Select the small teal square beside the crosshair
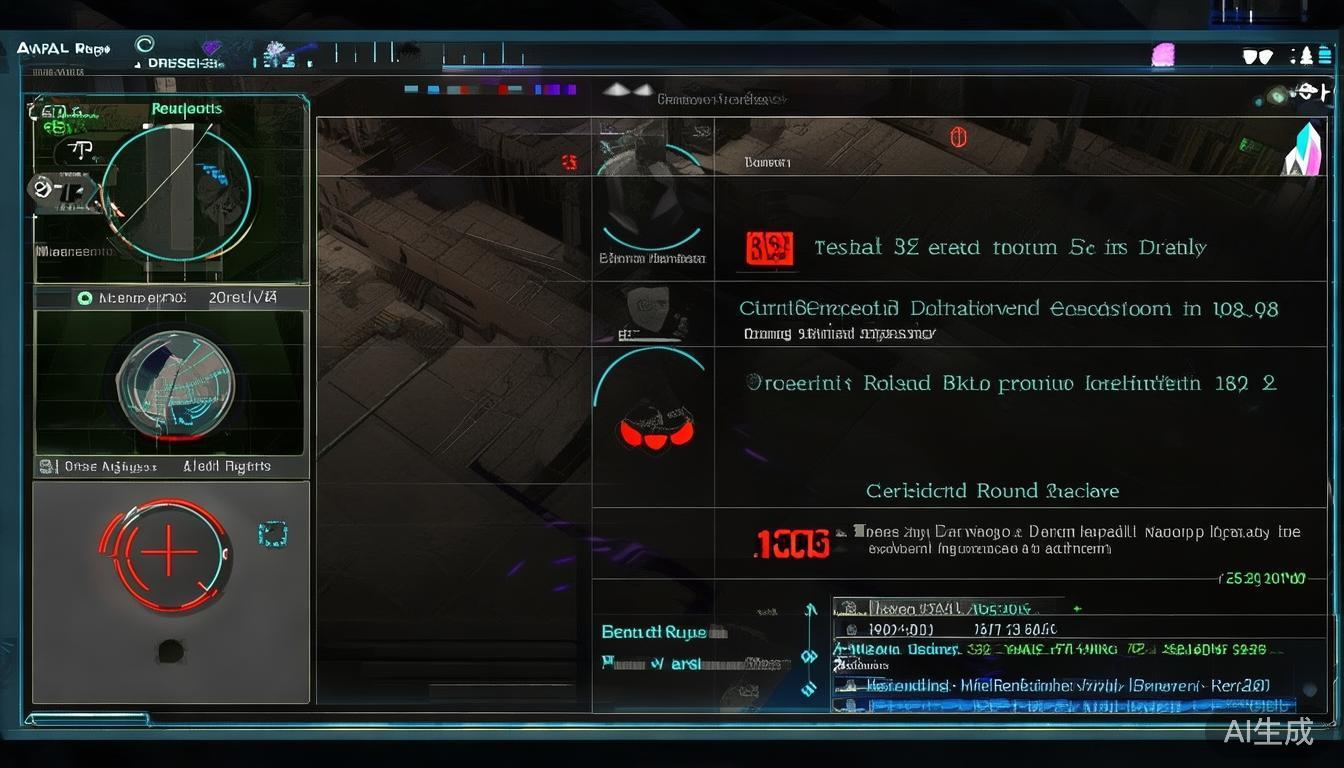Viewport: 1344px width, 768px height. tap(272, 534)
